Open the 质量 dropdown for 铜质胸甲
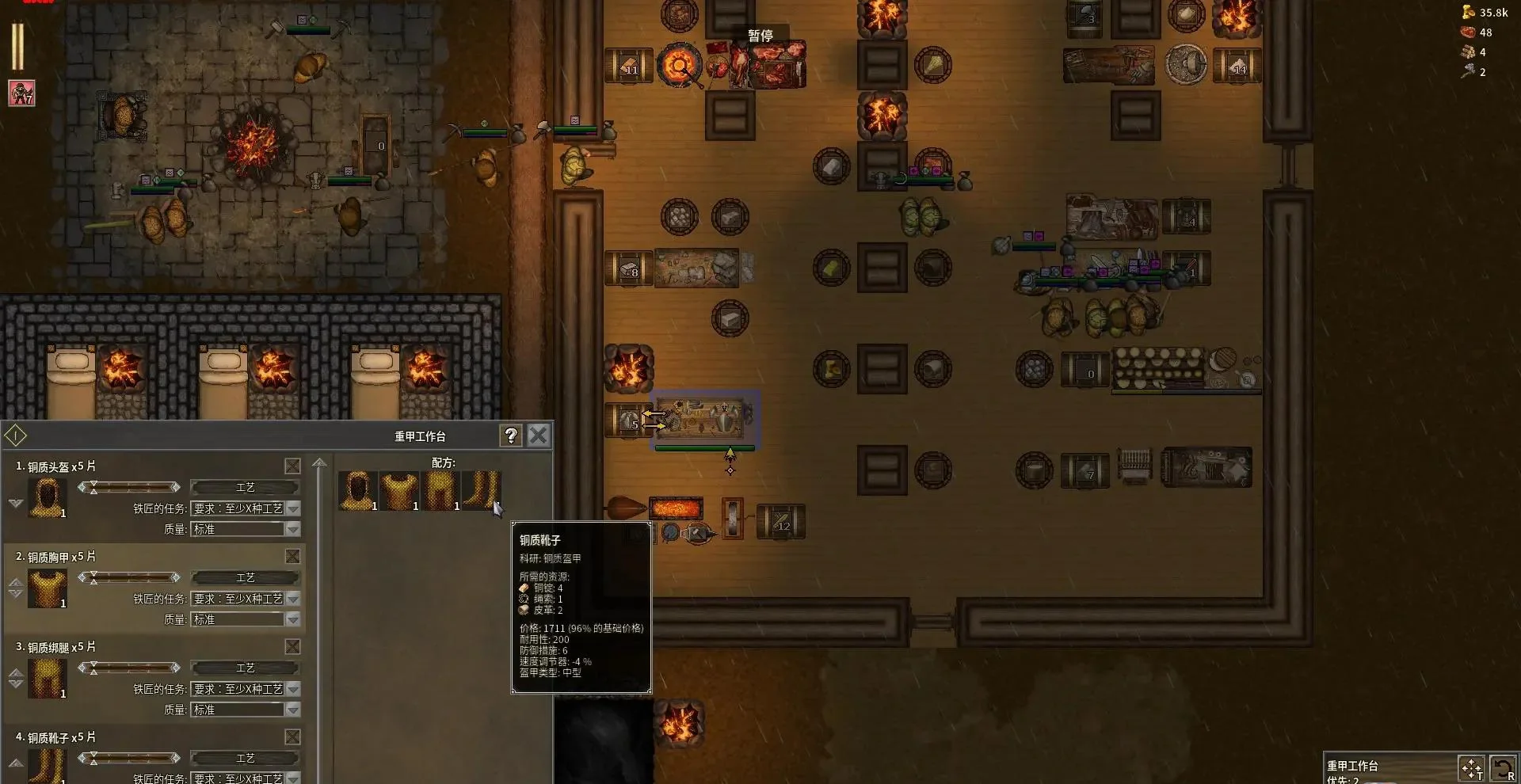 (x=292, y=619)
